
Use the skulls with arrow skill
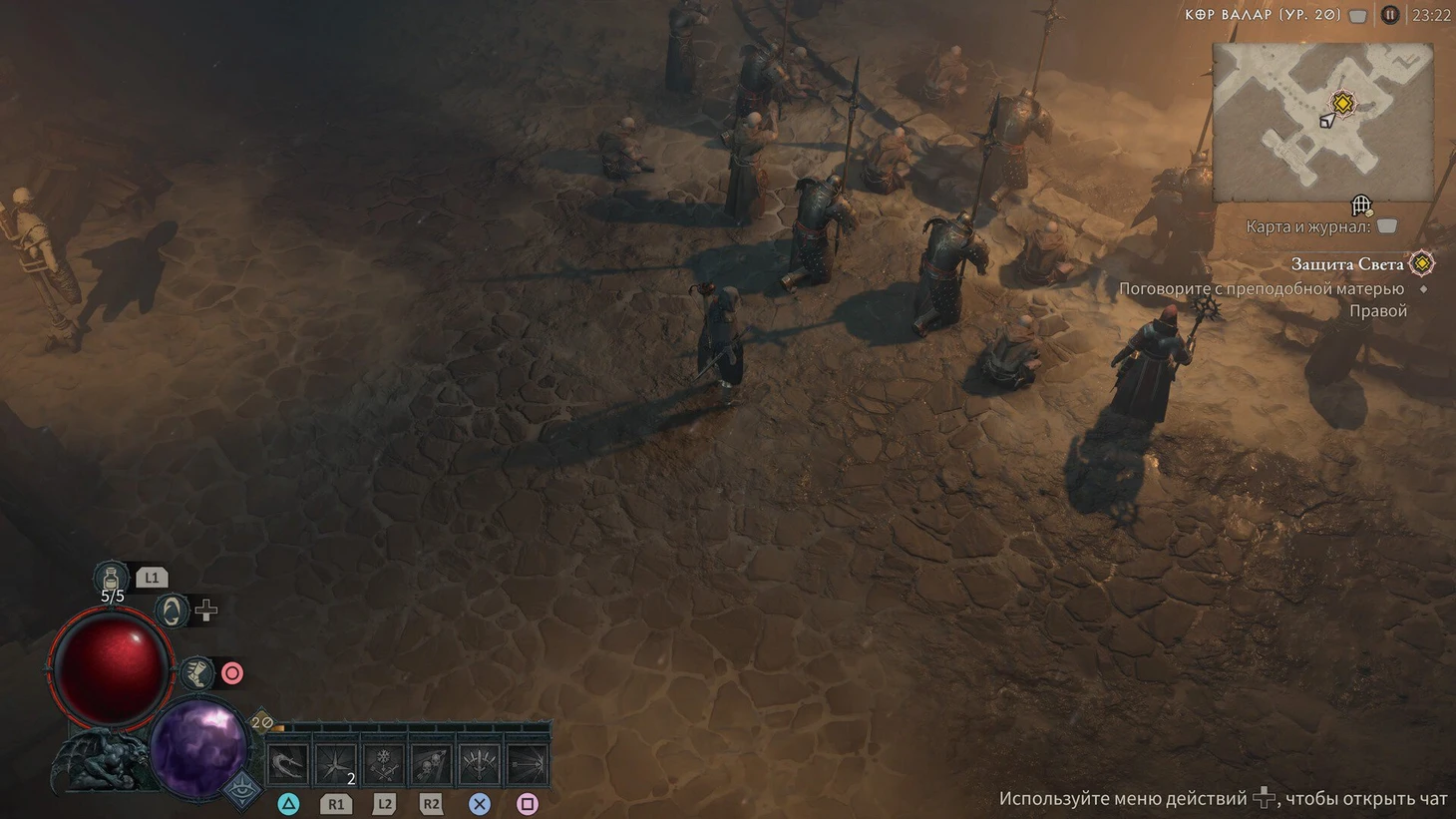coord(432,766)
